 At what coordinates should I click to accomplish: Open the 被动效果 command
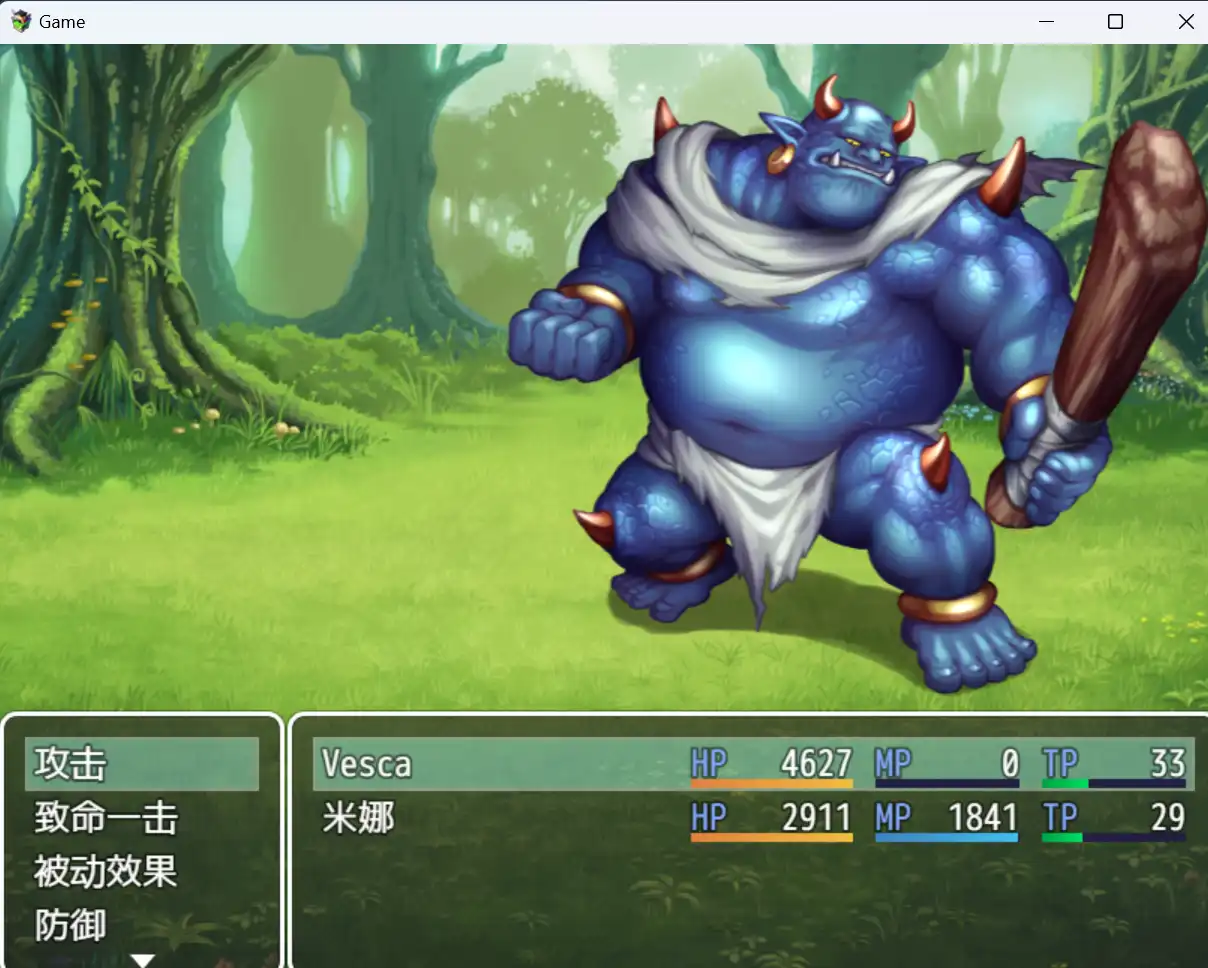point(141,871)
